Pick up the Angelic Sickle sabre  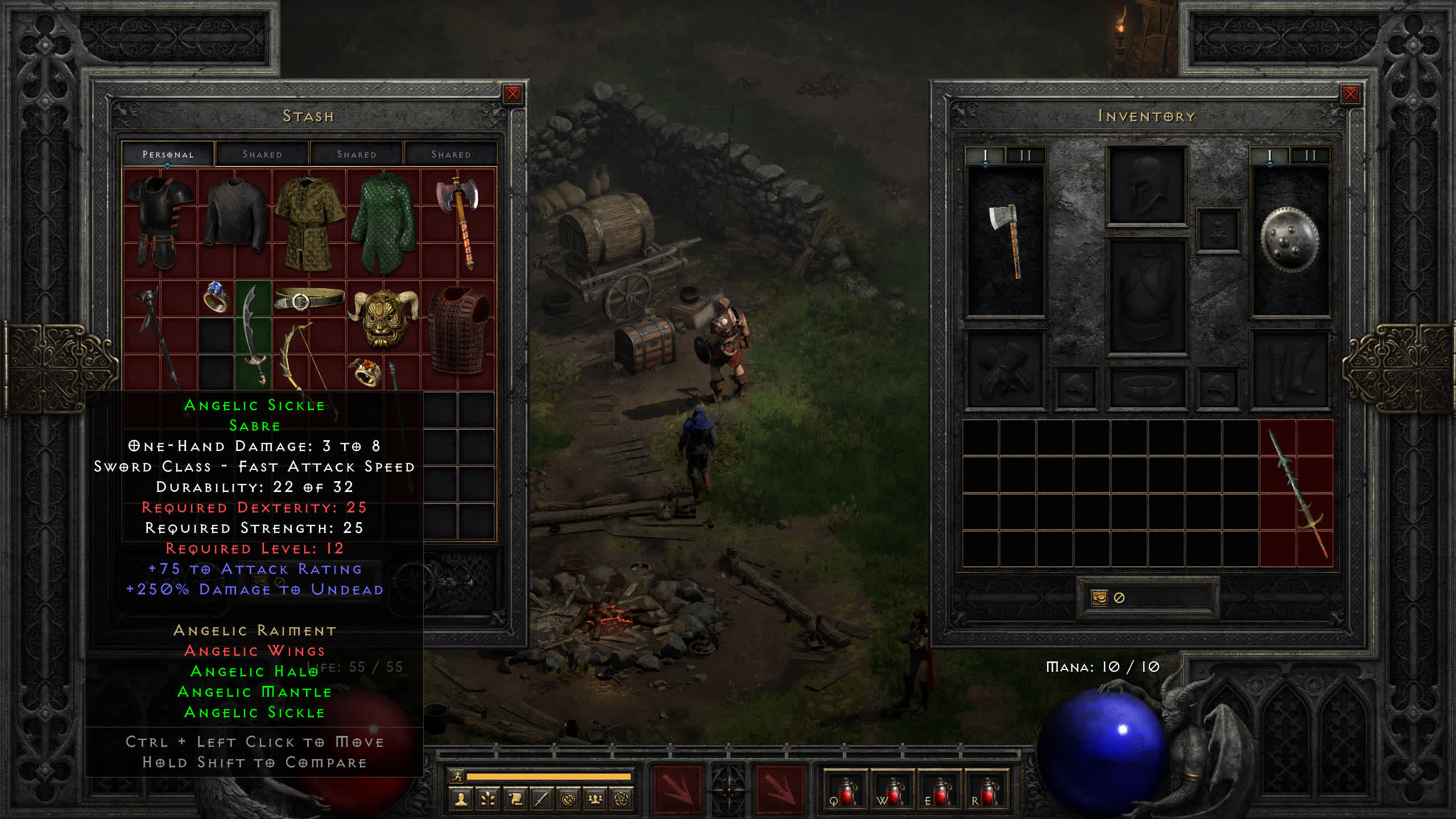(254, 334)
